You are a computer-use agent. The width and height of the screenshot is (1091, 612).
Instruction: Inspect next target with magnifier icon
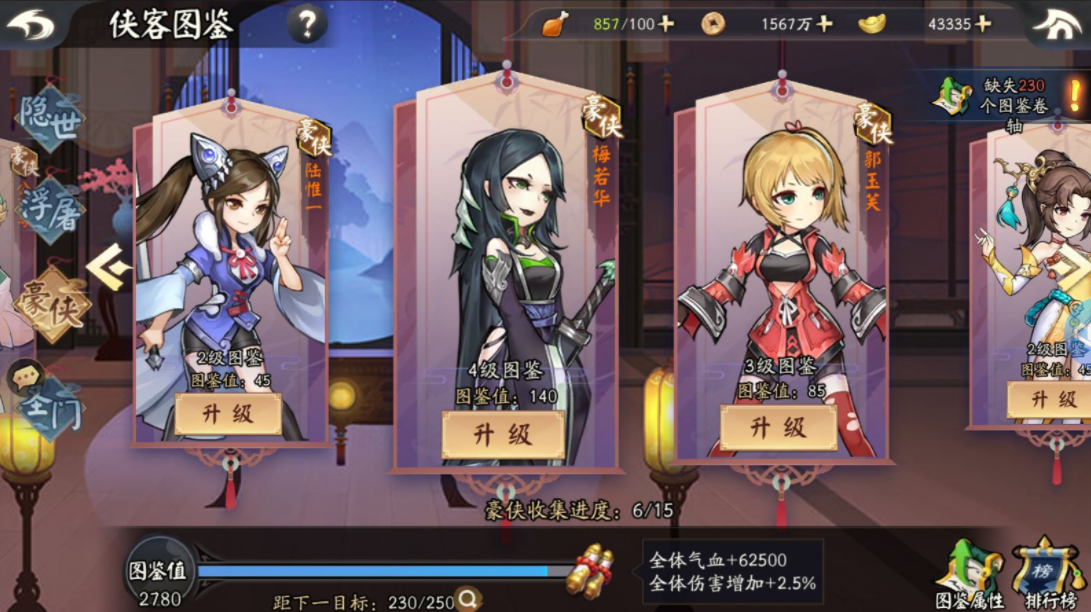tap(468, 599)
